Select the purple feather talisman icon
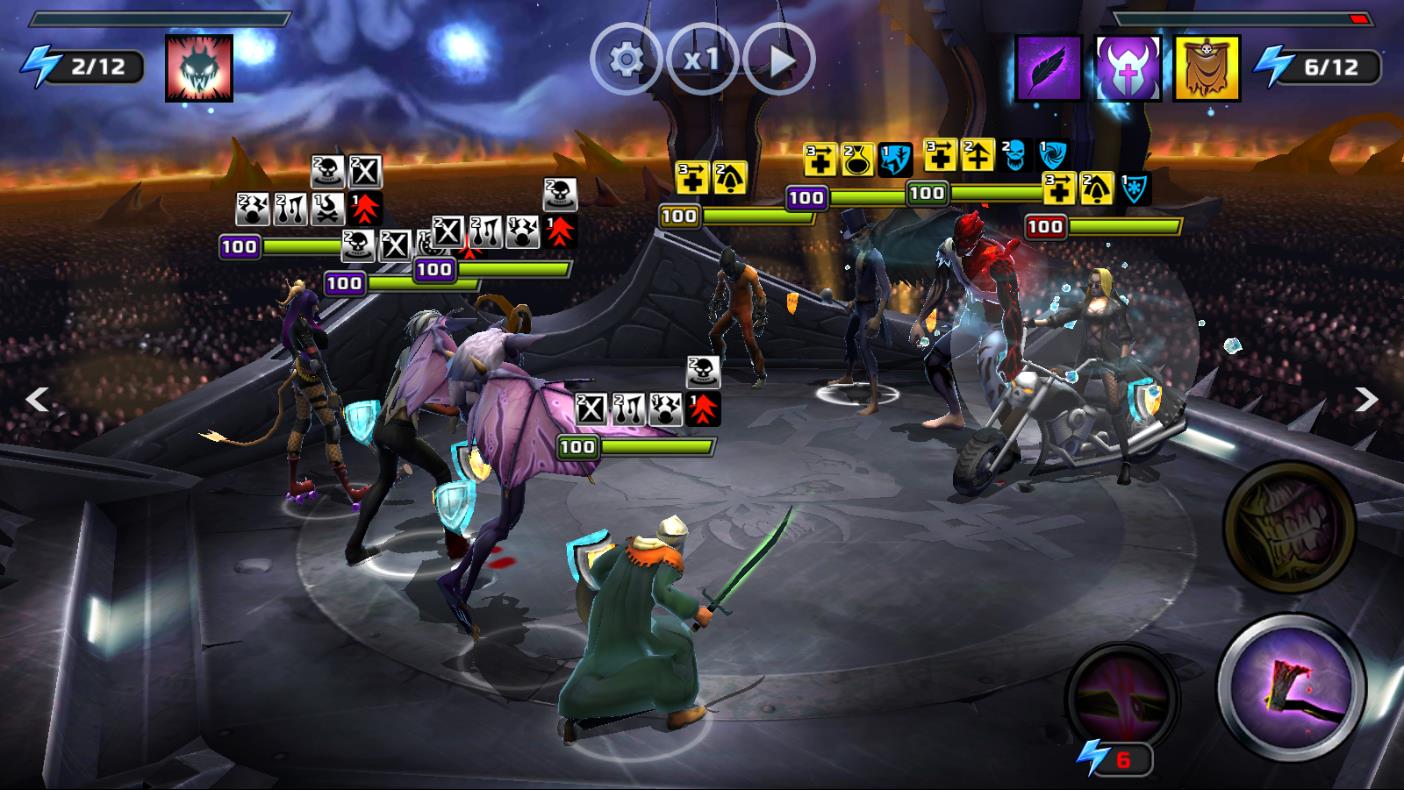This screenshot has width=1404, height=790. point(1048,68)
